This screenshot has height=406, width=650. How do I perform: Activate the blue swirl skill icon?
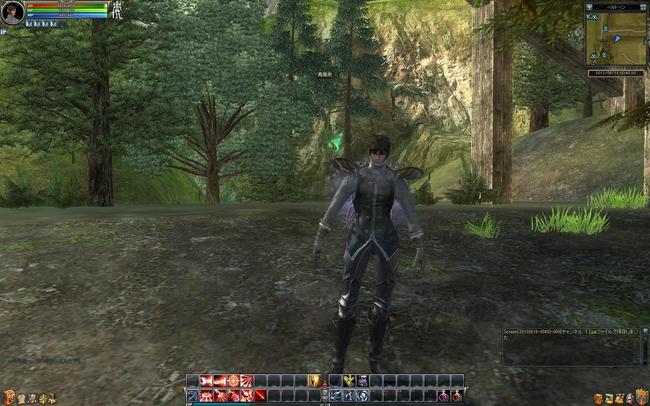point(362,396)
